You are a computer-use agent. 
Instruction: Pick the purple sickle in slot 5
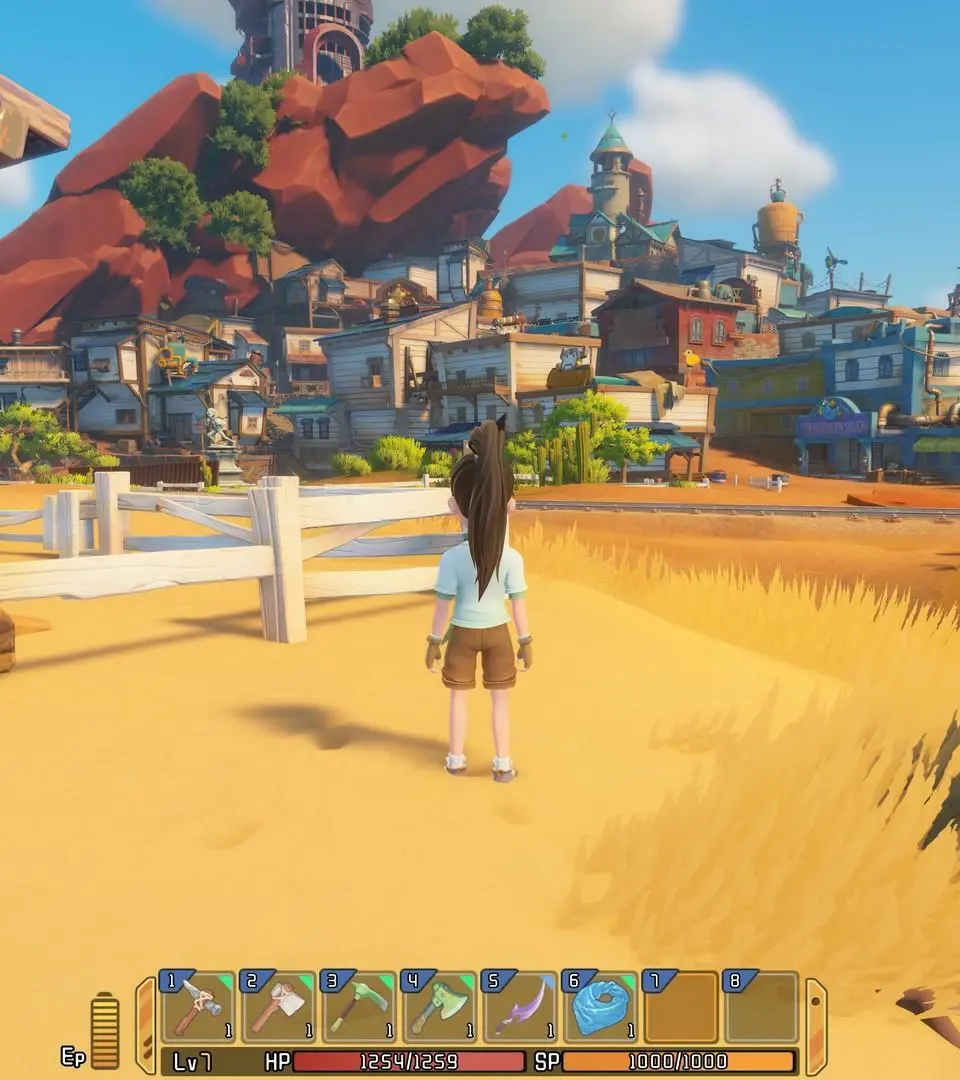pyautogui.click(x=520, y=1007)
